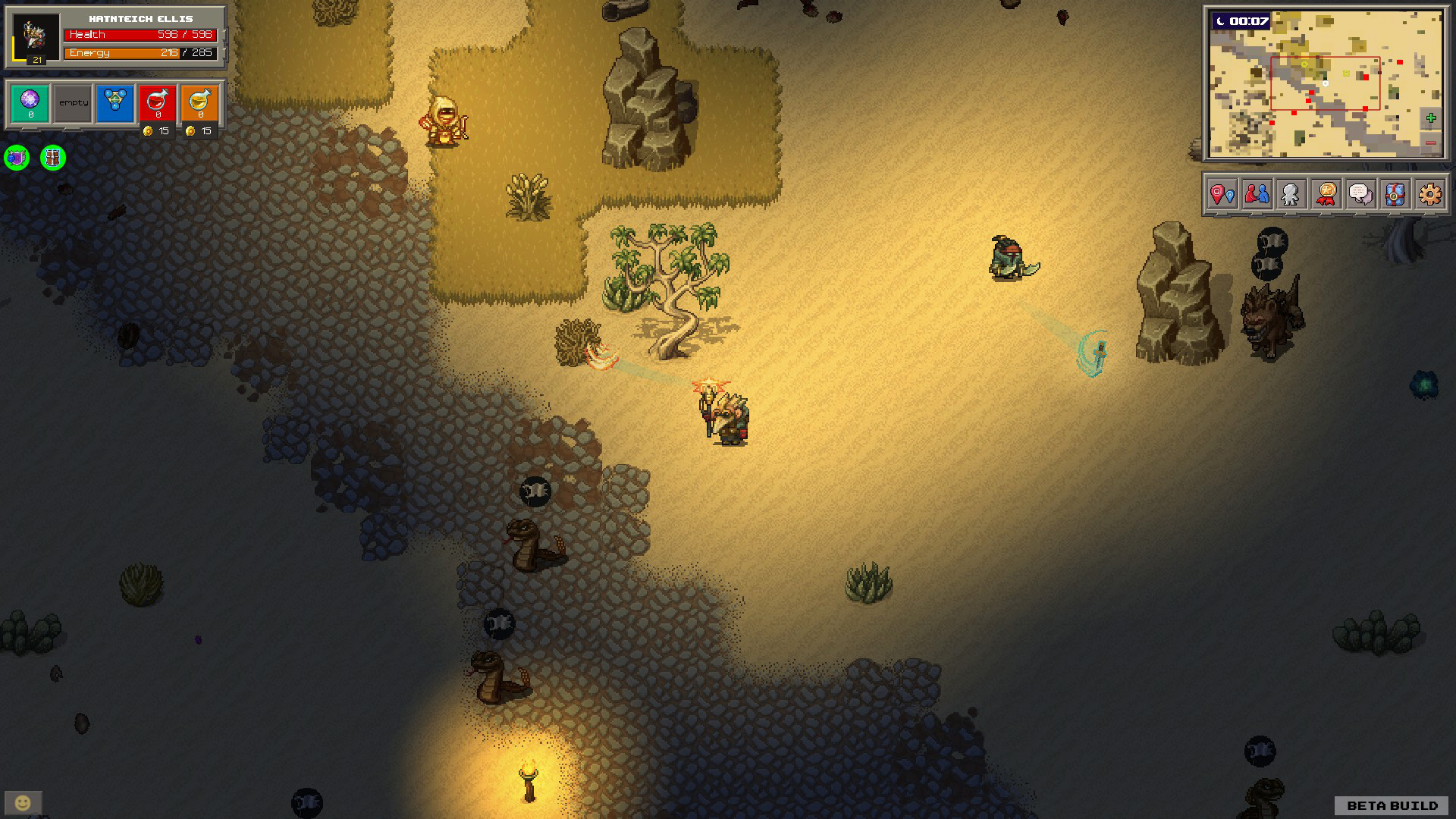Open the social trade menu
Viewport: 1456px width, 819px height.
(x=1257, y=196)
